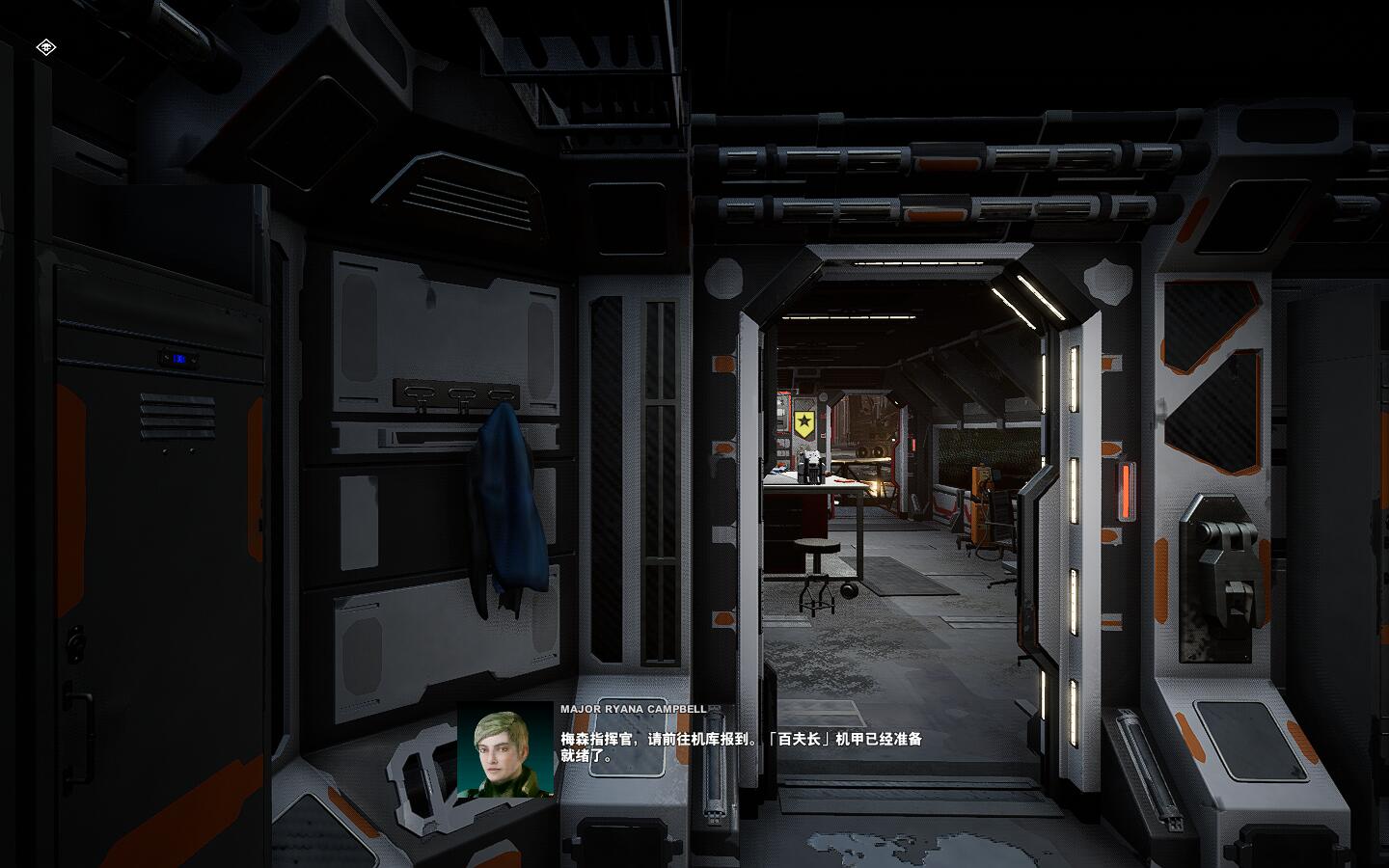This screenshot has height=868, width=1389.
Task: Click the diamond skull emblem icon
Action: point(45,47)
